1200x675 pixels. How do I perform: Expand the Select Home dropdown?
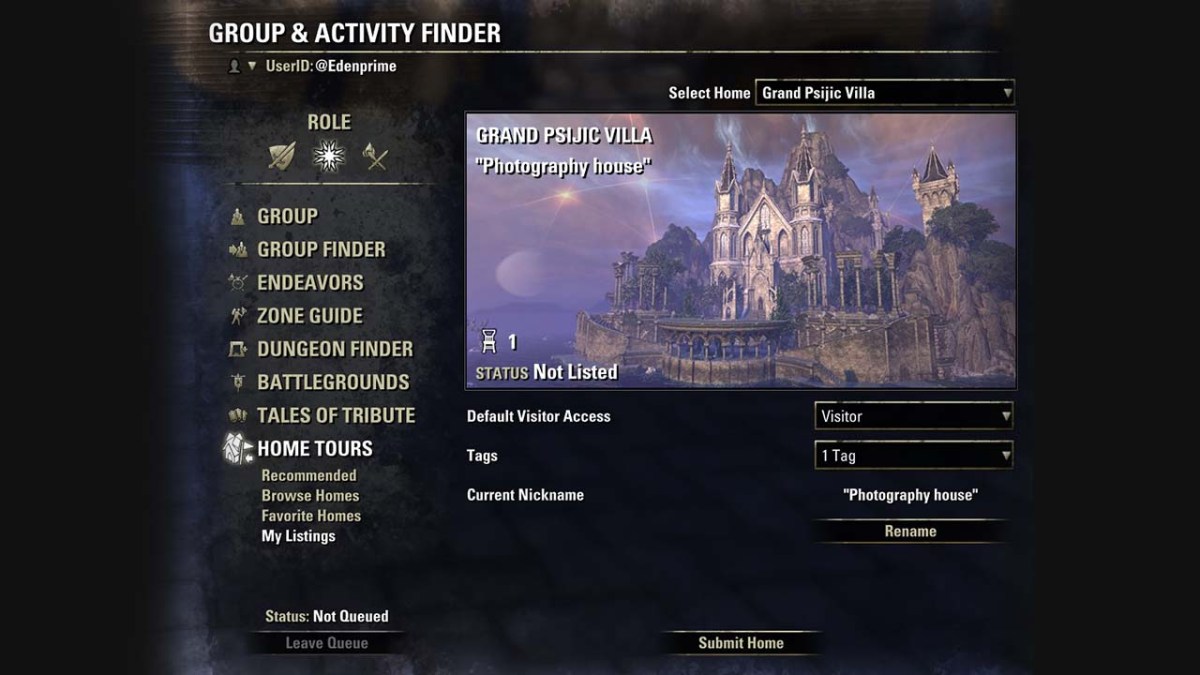(885, 93)
